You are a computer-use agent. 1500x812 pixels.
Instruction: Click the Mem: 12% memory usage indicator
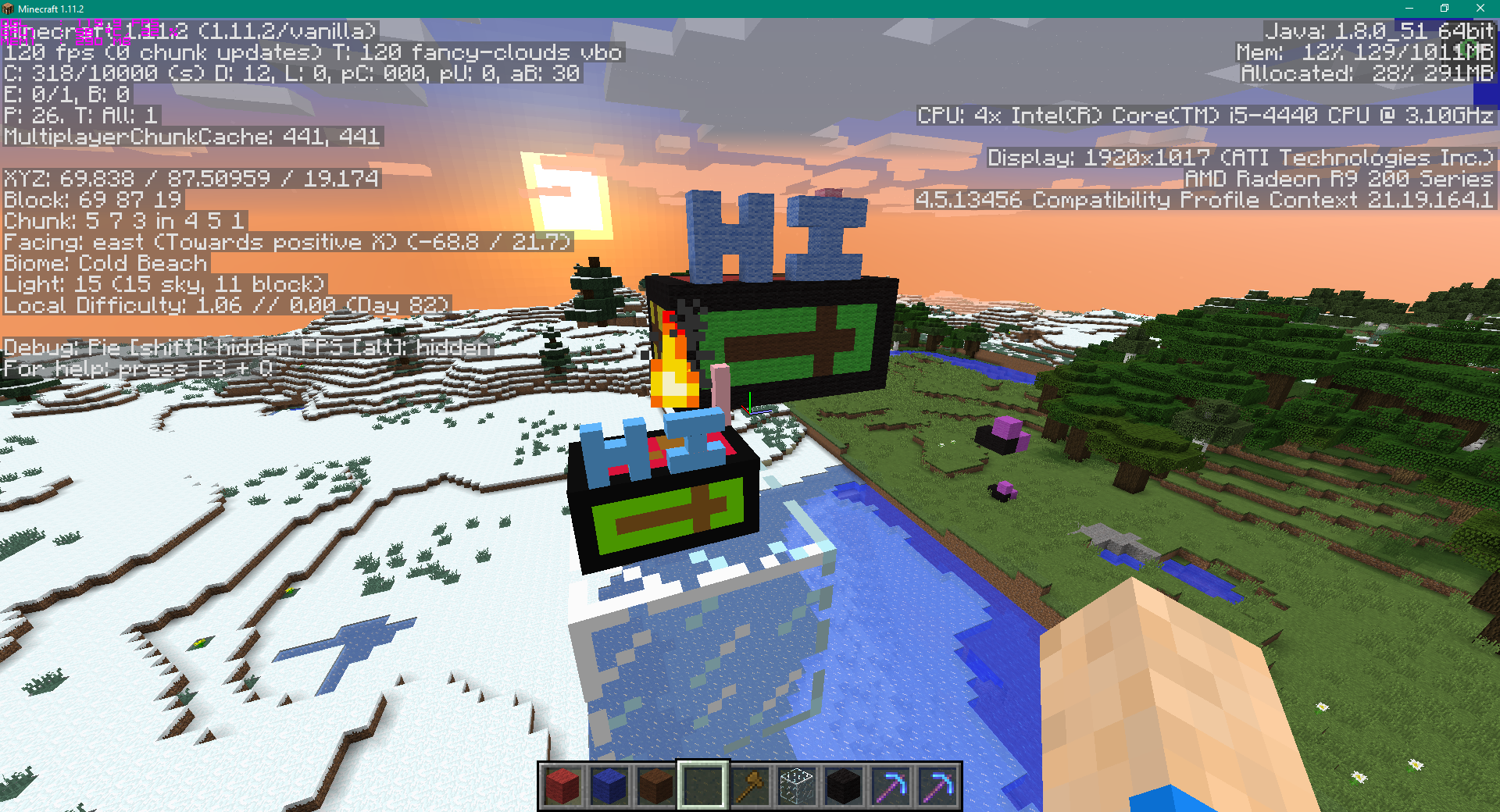pos(1366,52)
